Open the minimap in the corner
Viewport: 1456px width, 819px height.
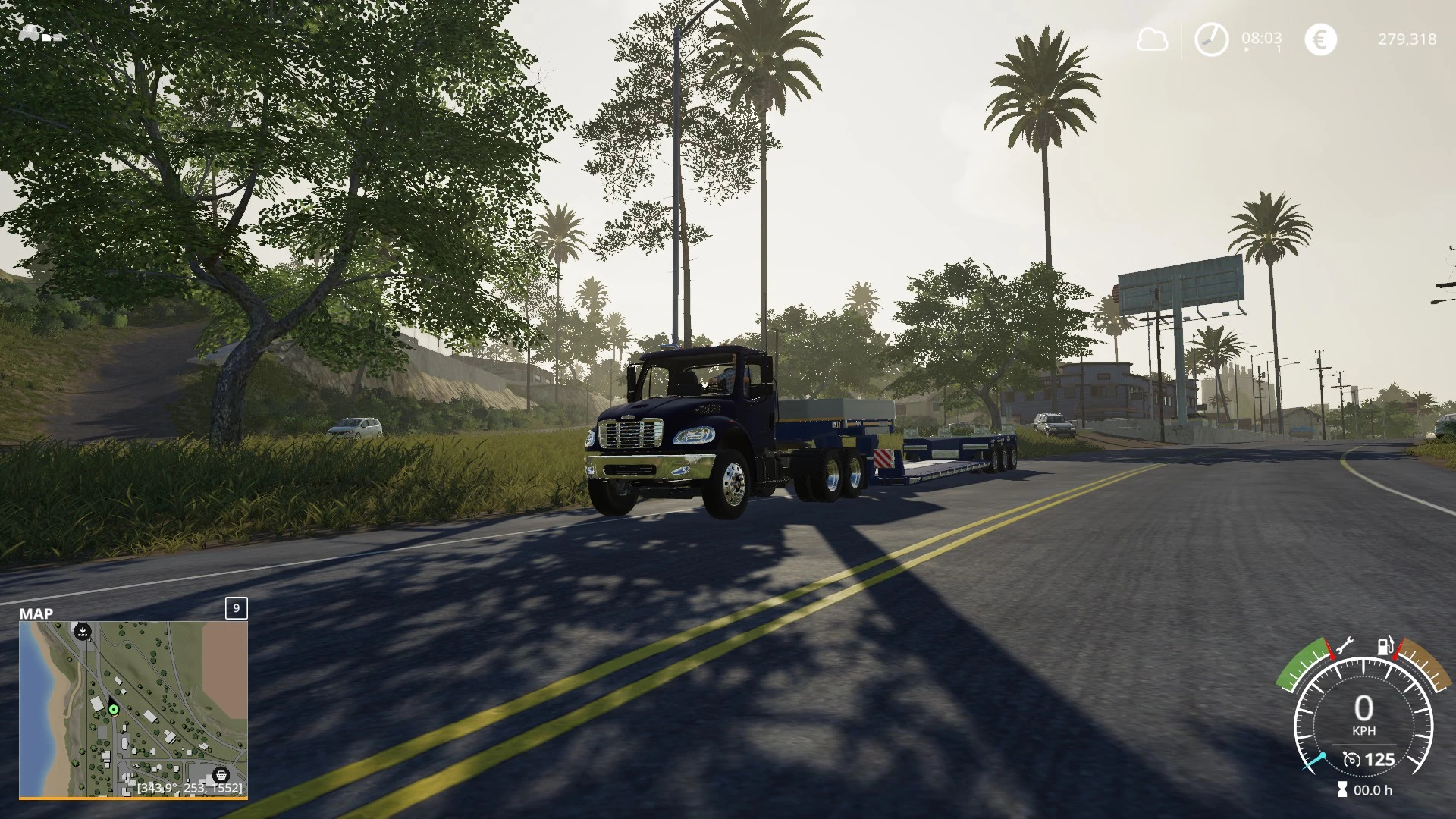click(x=133, y=709)
